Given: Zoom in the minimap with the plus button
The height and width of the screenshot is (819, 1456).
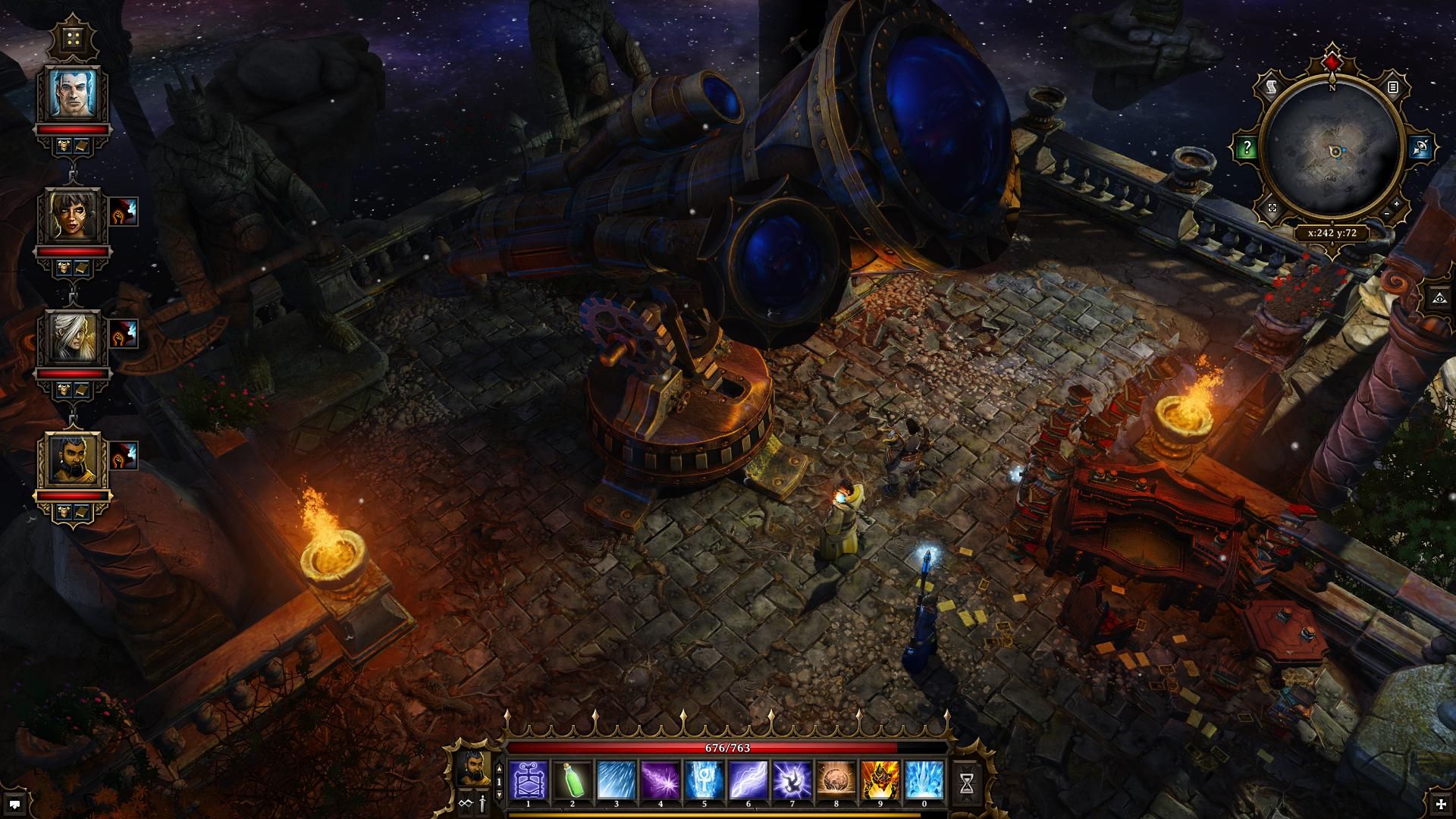Looking at the screenshot, I should click(1397, 204).
